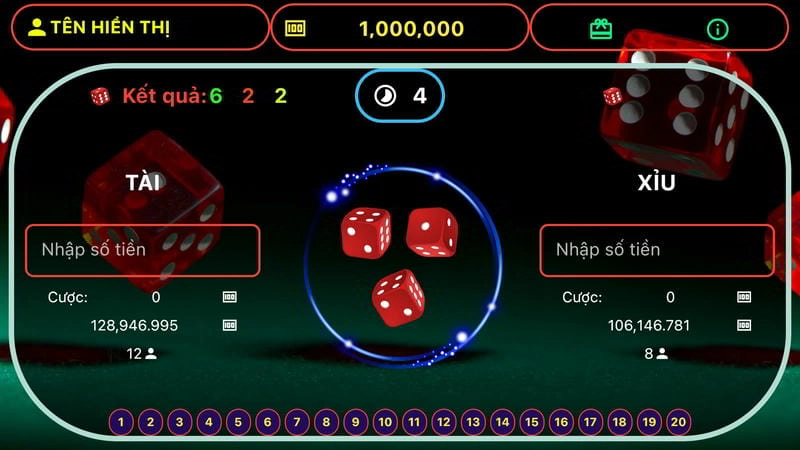This screenshot has height=450, width=800.
Task: Select round history marker 1
Action: click(121, 423)
